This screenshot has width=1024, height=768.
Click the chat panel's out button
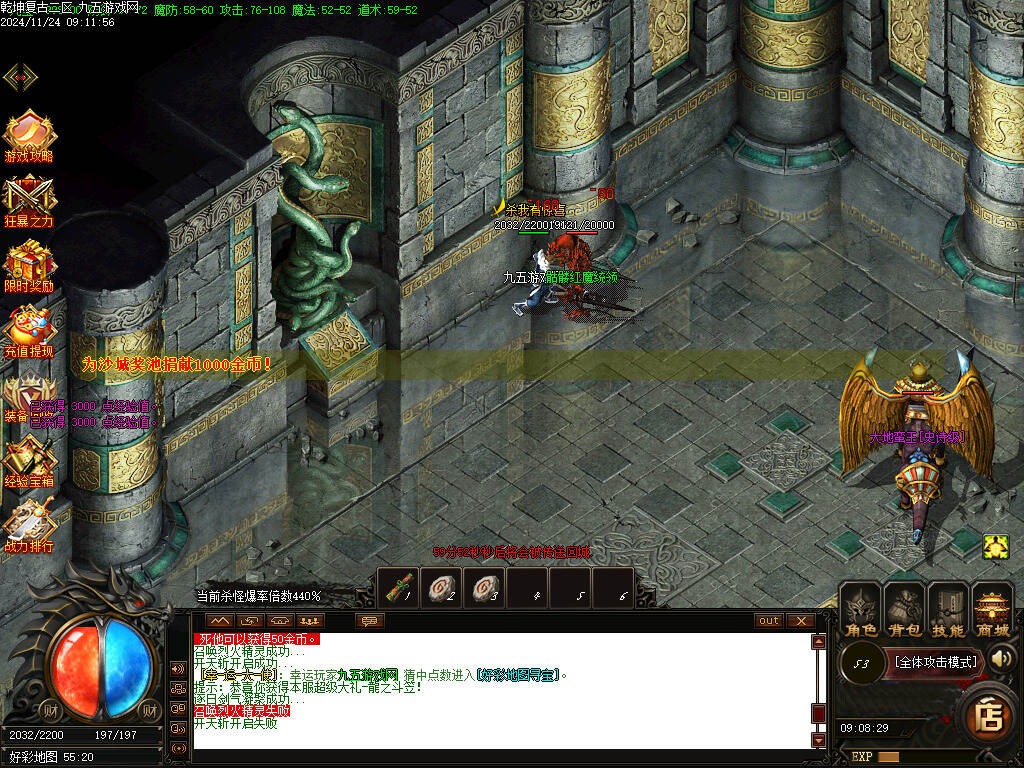(x=769, y=621)
